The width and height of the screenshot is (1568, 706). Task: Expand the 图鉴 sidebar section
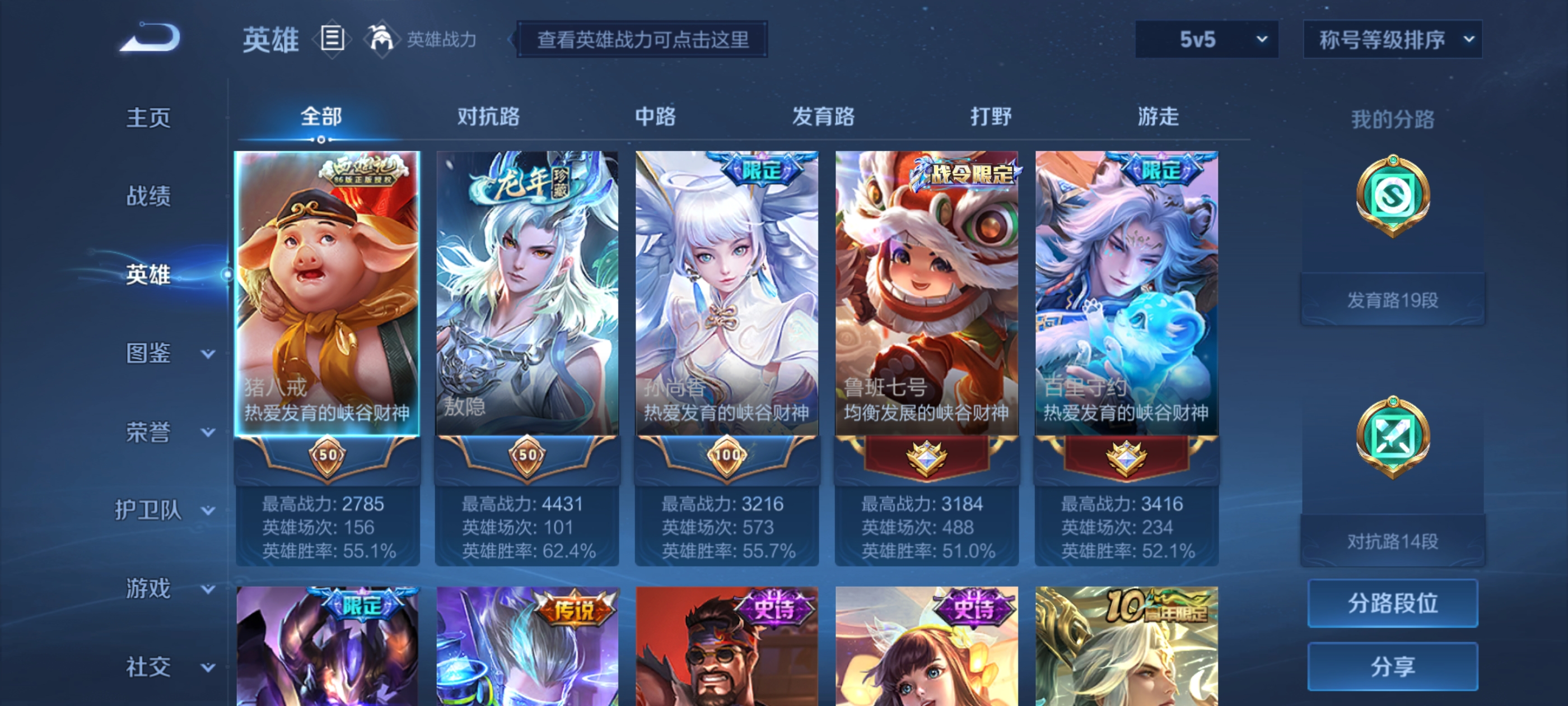[x=148, y=352]
